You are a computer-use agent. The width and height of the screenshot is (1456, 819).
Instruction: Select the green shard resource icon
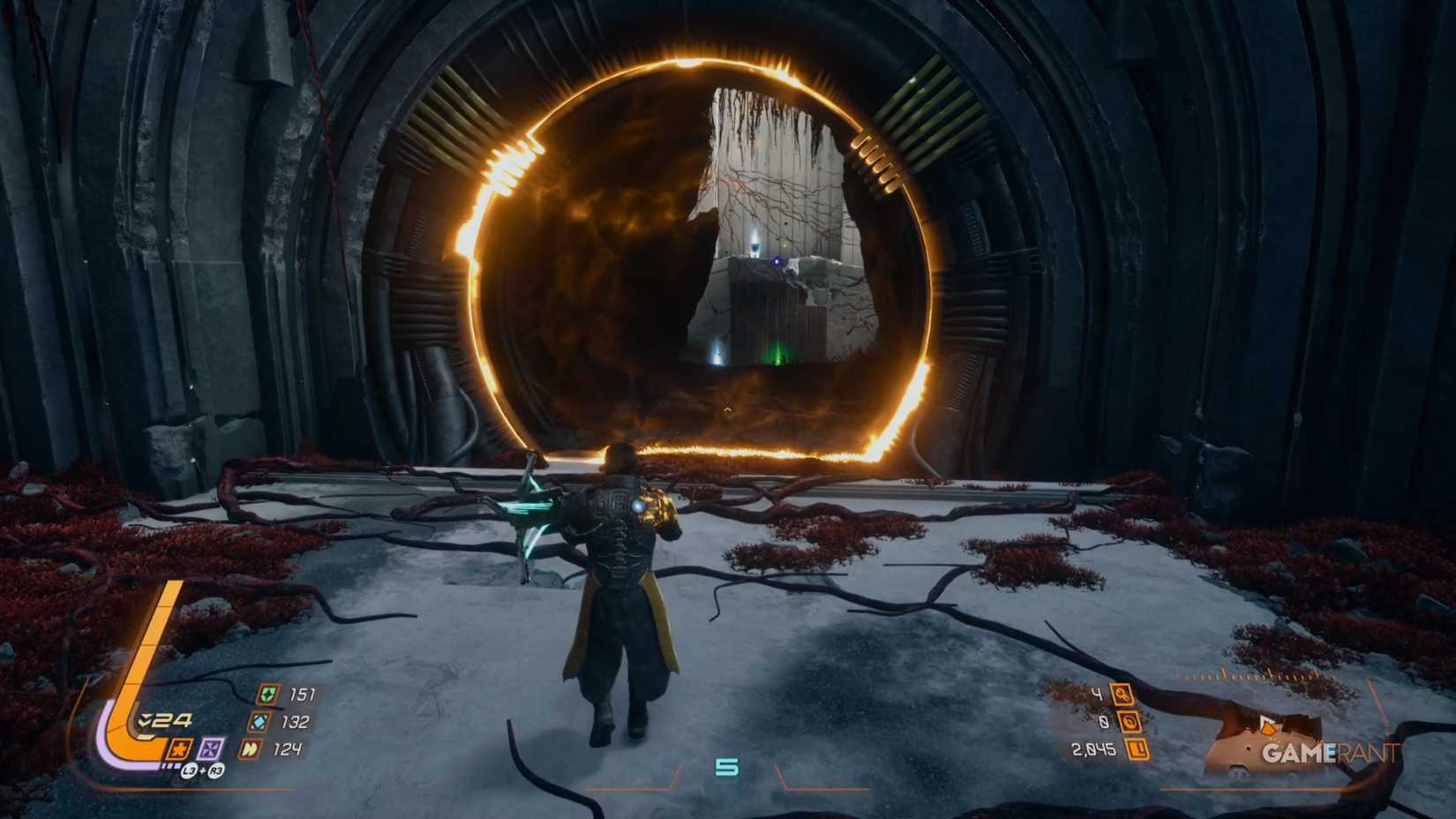click(x=268, y=695)
